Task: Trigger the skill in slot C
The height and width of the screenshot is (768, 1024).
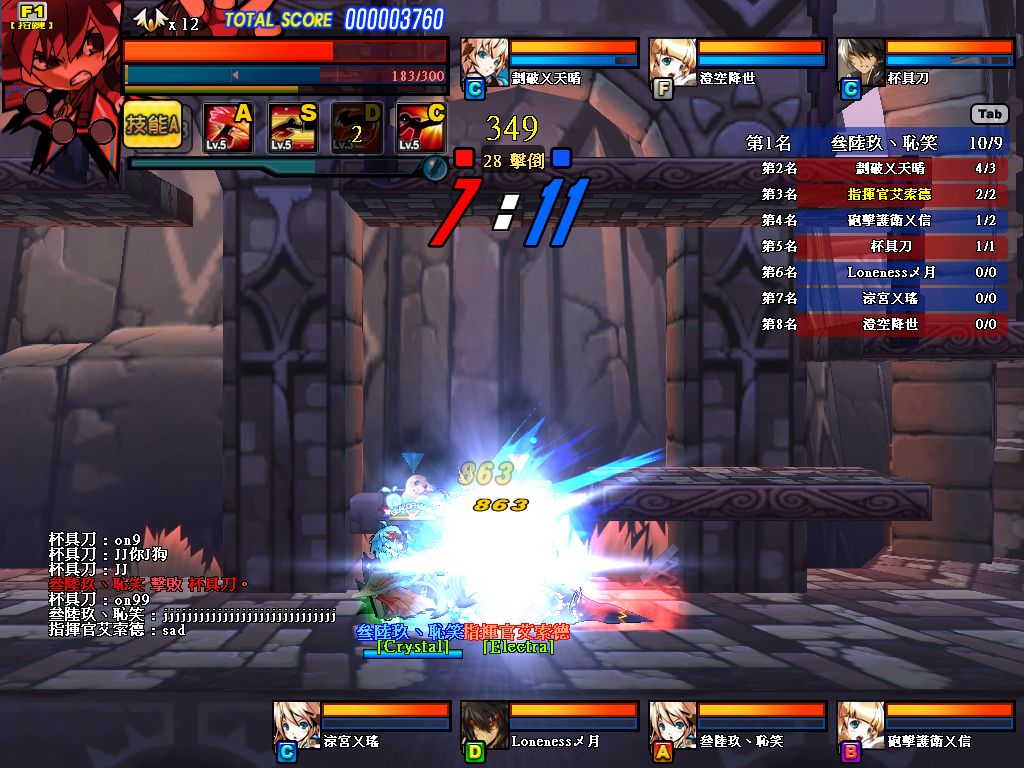Action: pyautogui.click(x=420, y=127)
